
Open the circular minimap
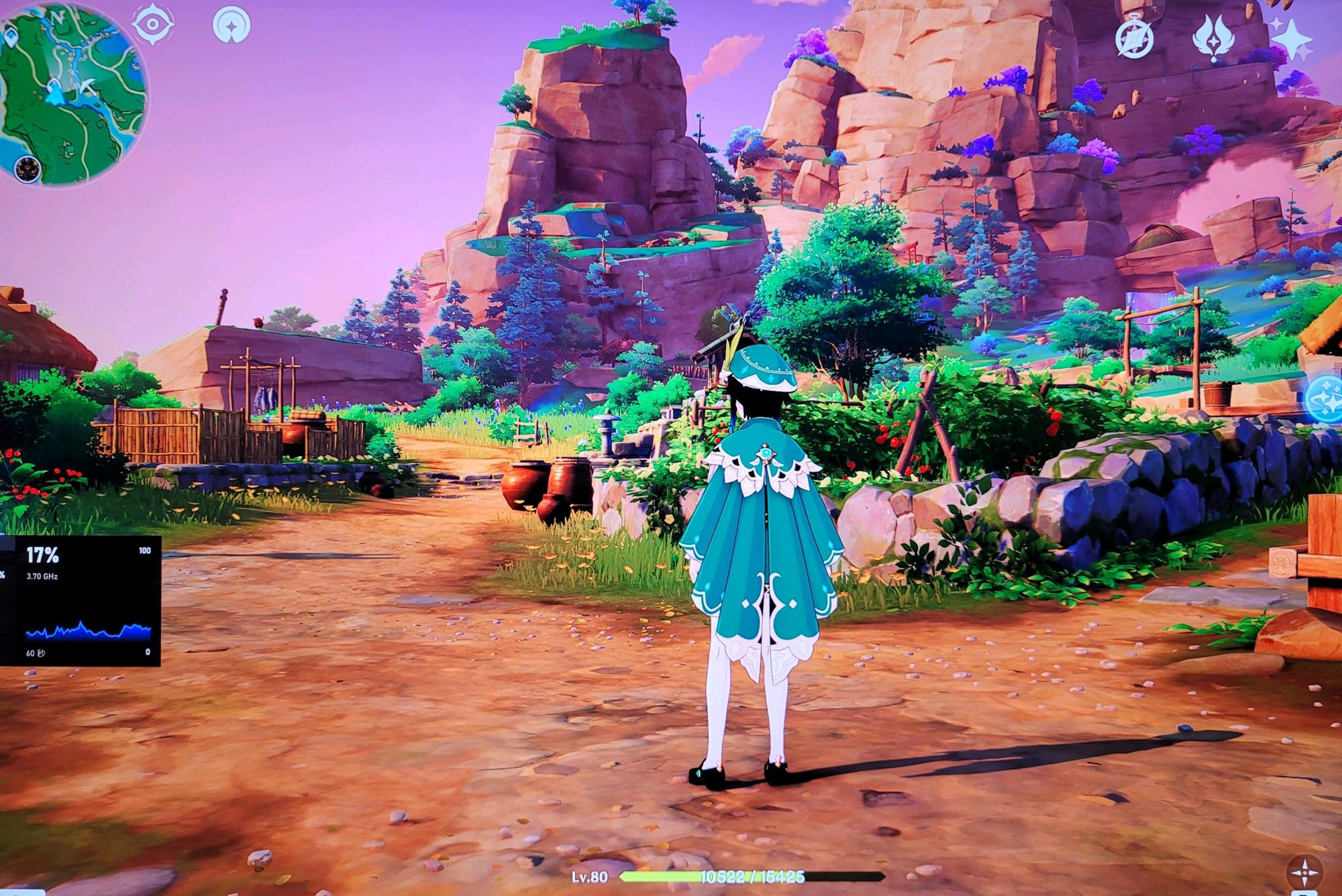pyautogui.click(x=74, y=94)
